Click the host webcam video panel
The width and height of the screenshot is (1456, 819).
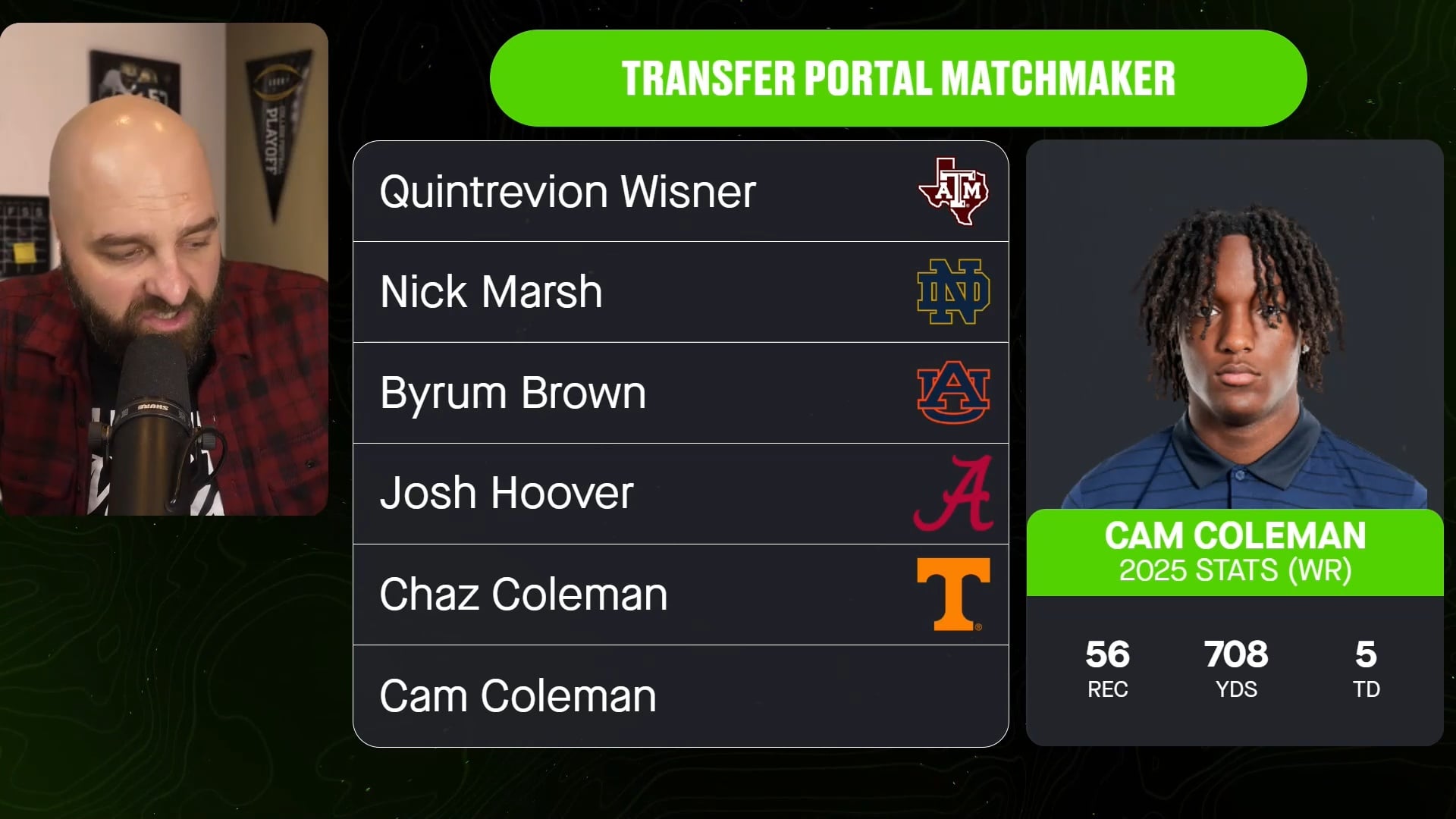[x=164, y=269]
